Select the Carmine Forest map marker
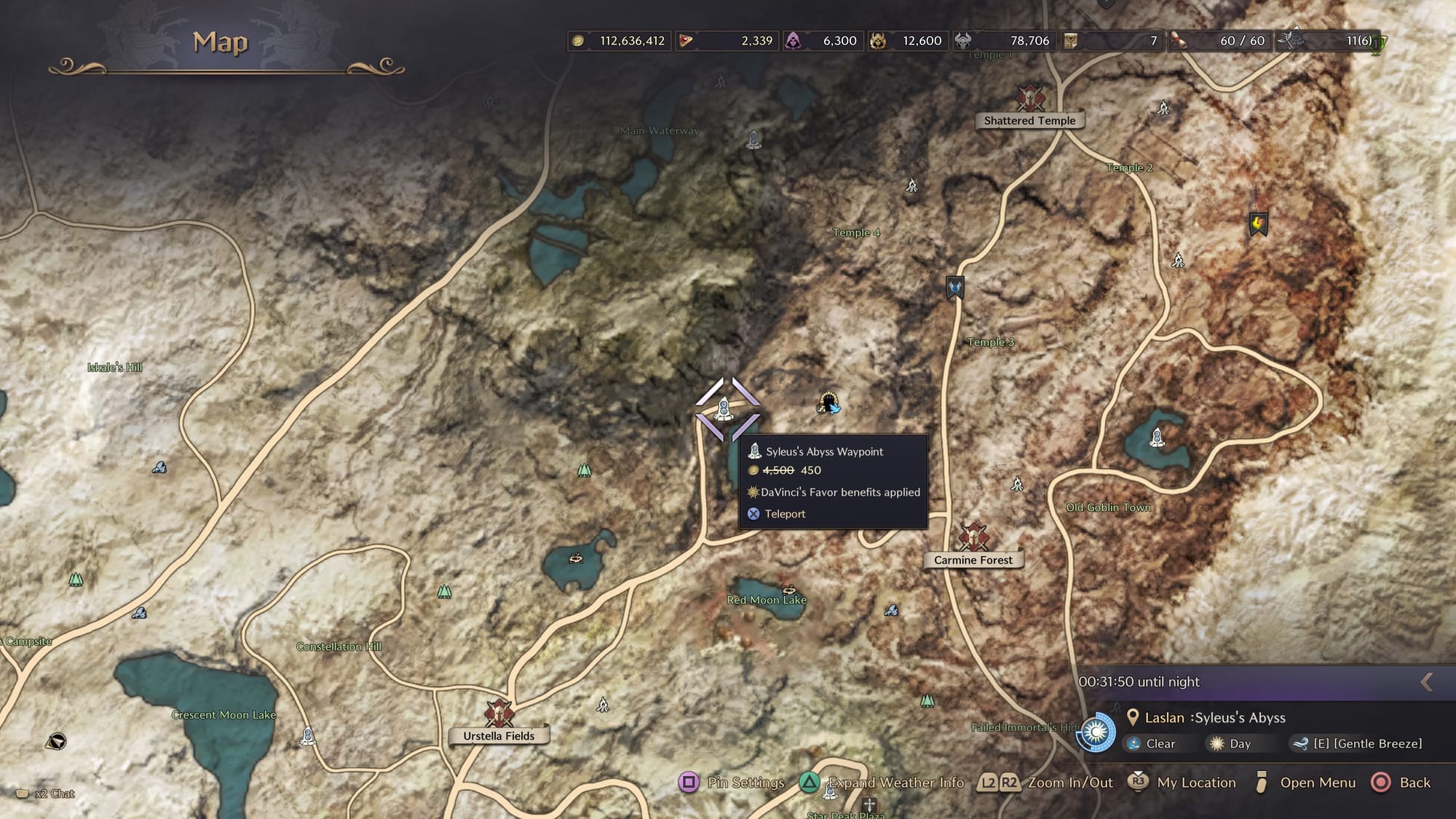Image resolution: width=1456 pixels, height=819 pixels. click(x=973, y=537)
